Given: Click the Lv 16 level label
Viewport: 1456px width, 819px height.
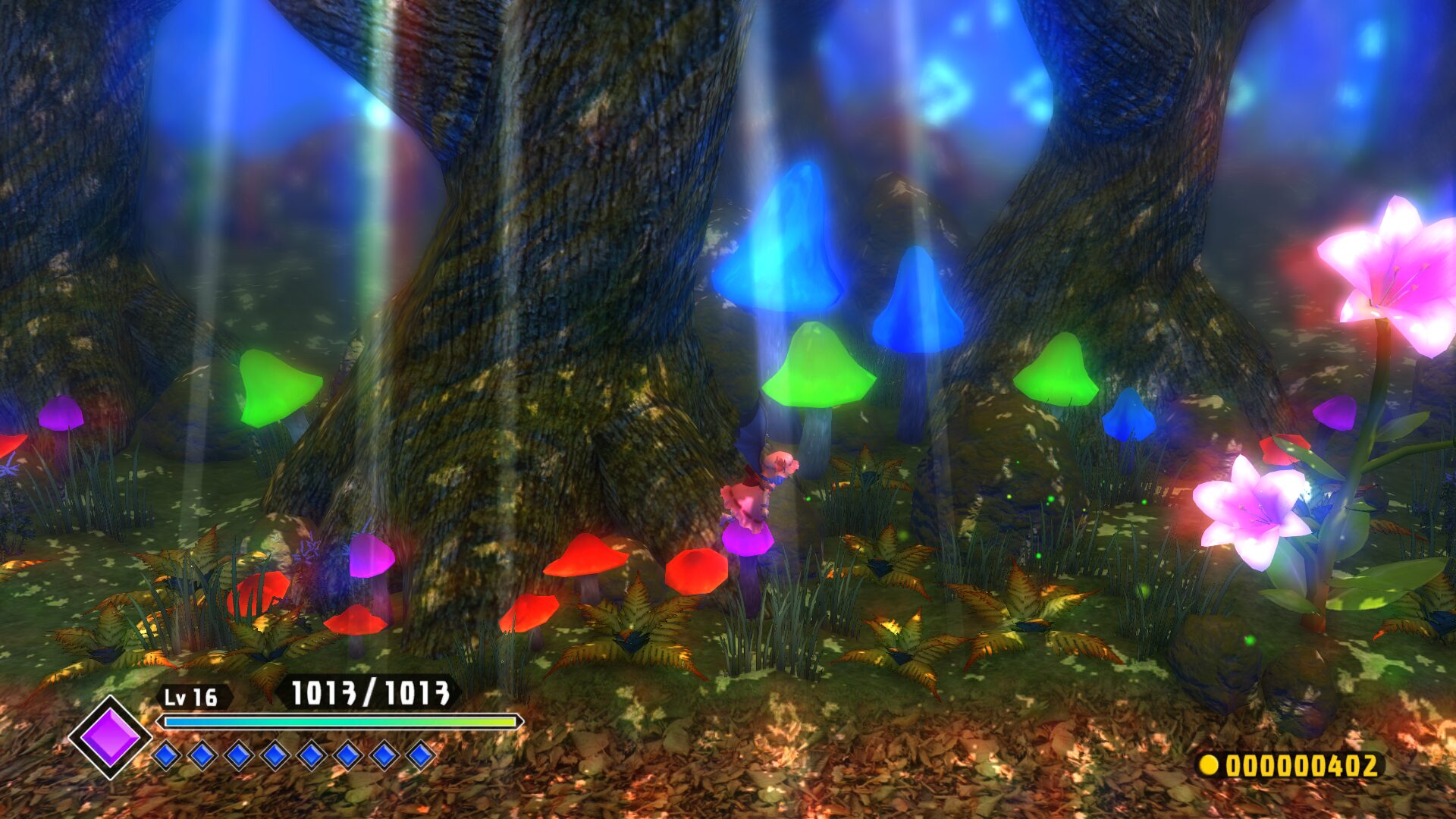Looking at the screenshot, I should [190, 695].
